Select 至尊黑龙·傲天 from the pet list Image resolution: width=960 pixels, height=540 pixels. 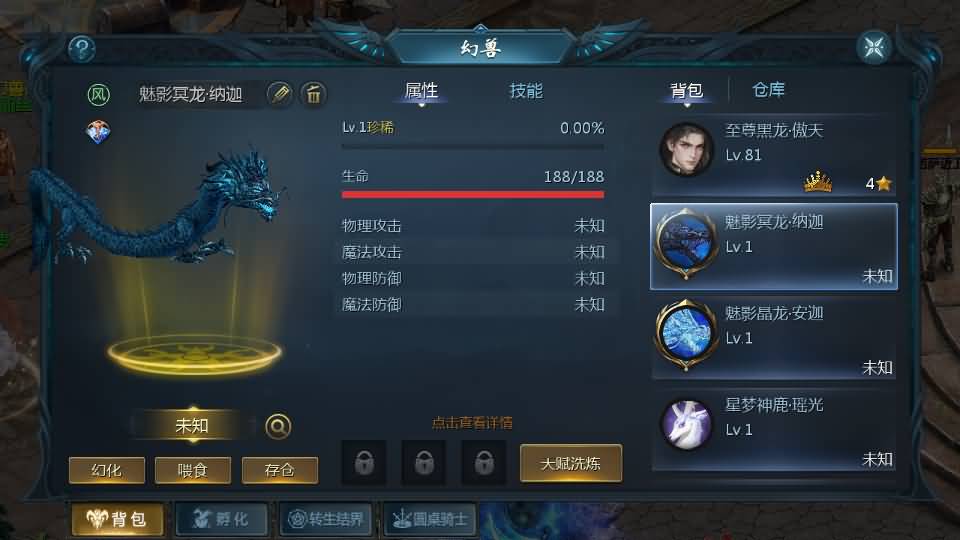pyautogui.click(x=774, y=155)
